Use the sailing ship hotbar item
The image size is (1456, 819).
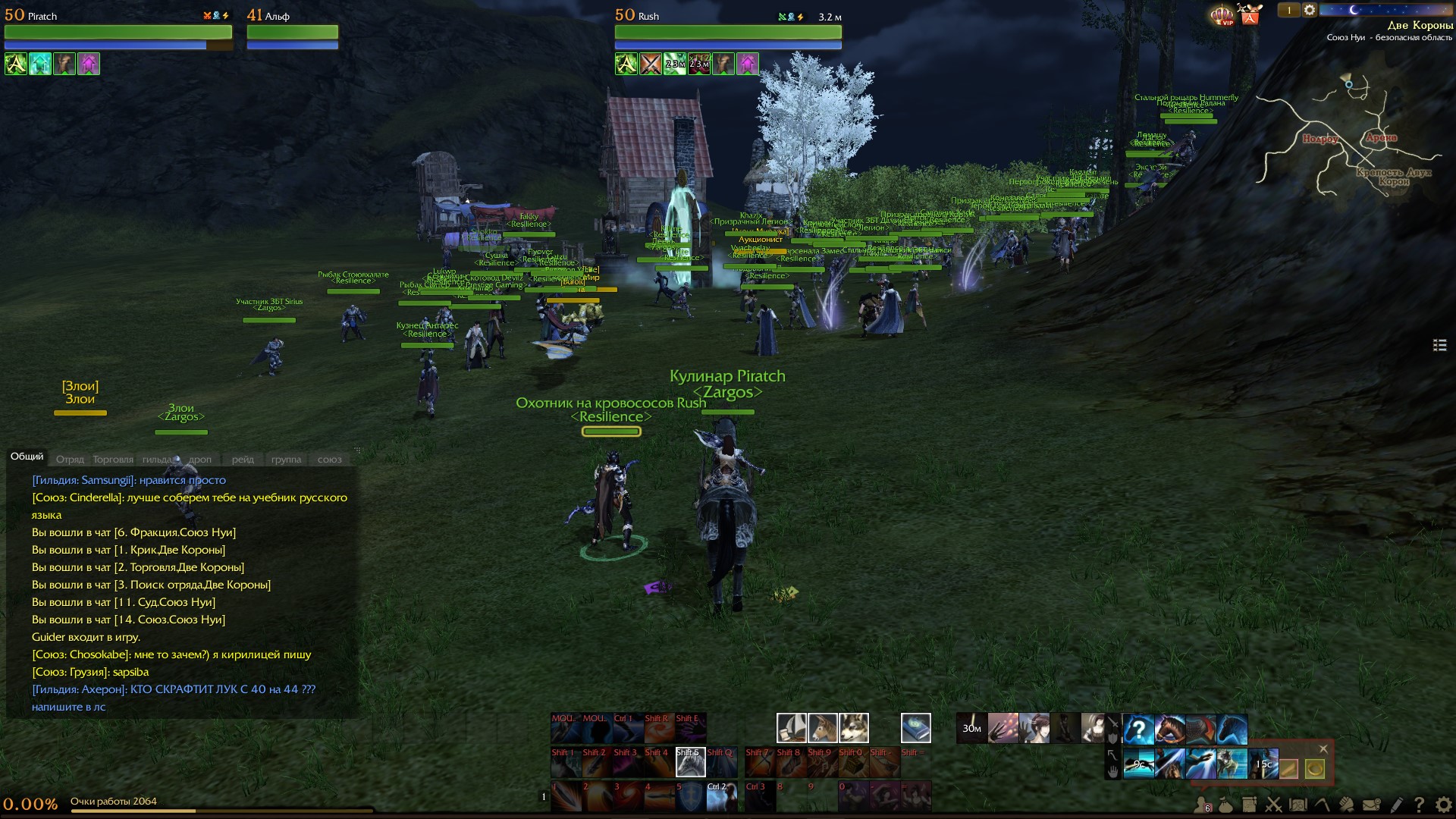point(792,728)
